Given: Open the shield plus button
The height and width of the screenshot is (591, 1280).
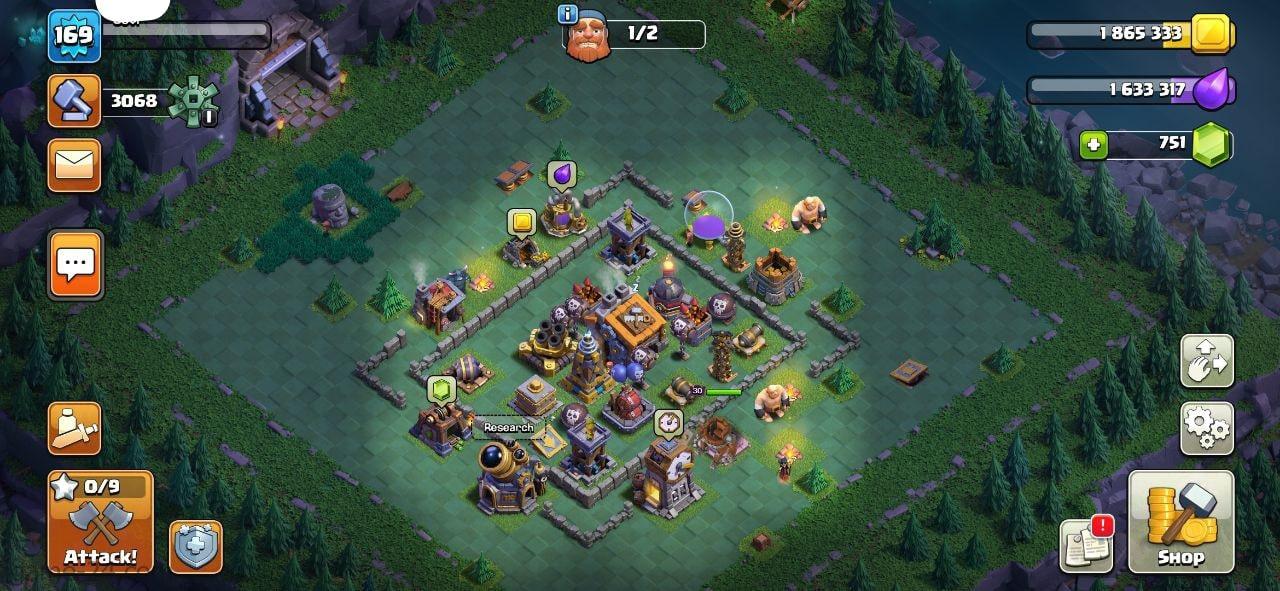Looking at the screenshot, I should (196, 546).
